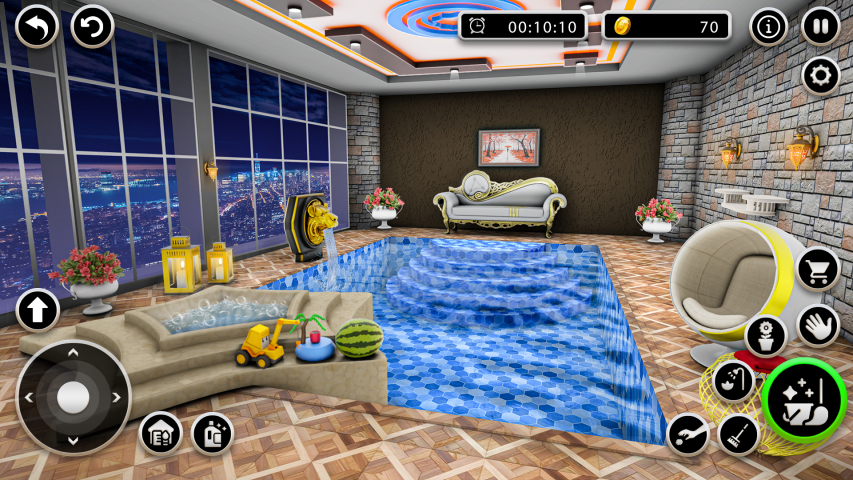Open the shopping cart store

(818, 268)
